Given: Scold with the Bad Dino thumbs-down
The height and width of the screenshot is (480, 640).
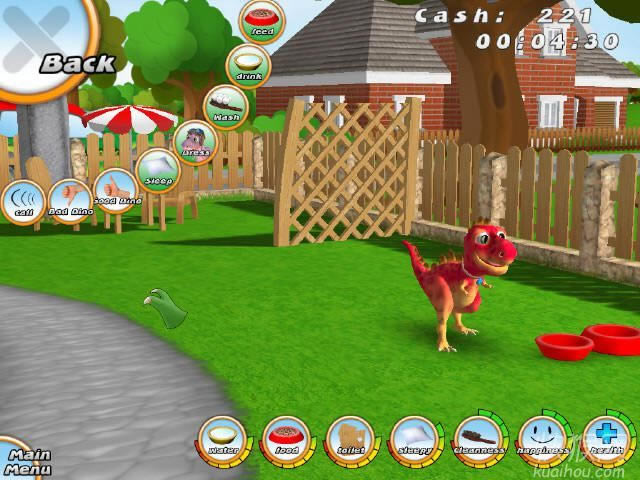Looking at the screenshot, I should pyautogui.click(x=70, y=201).
